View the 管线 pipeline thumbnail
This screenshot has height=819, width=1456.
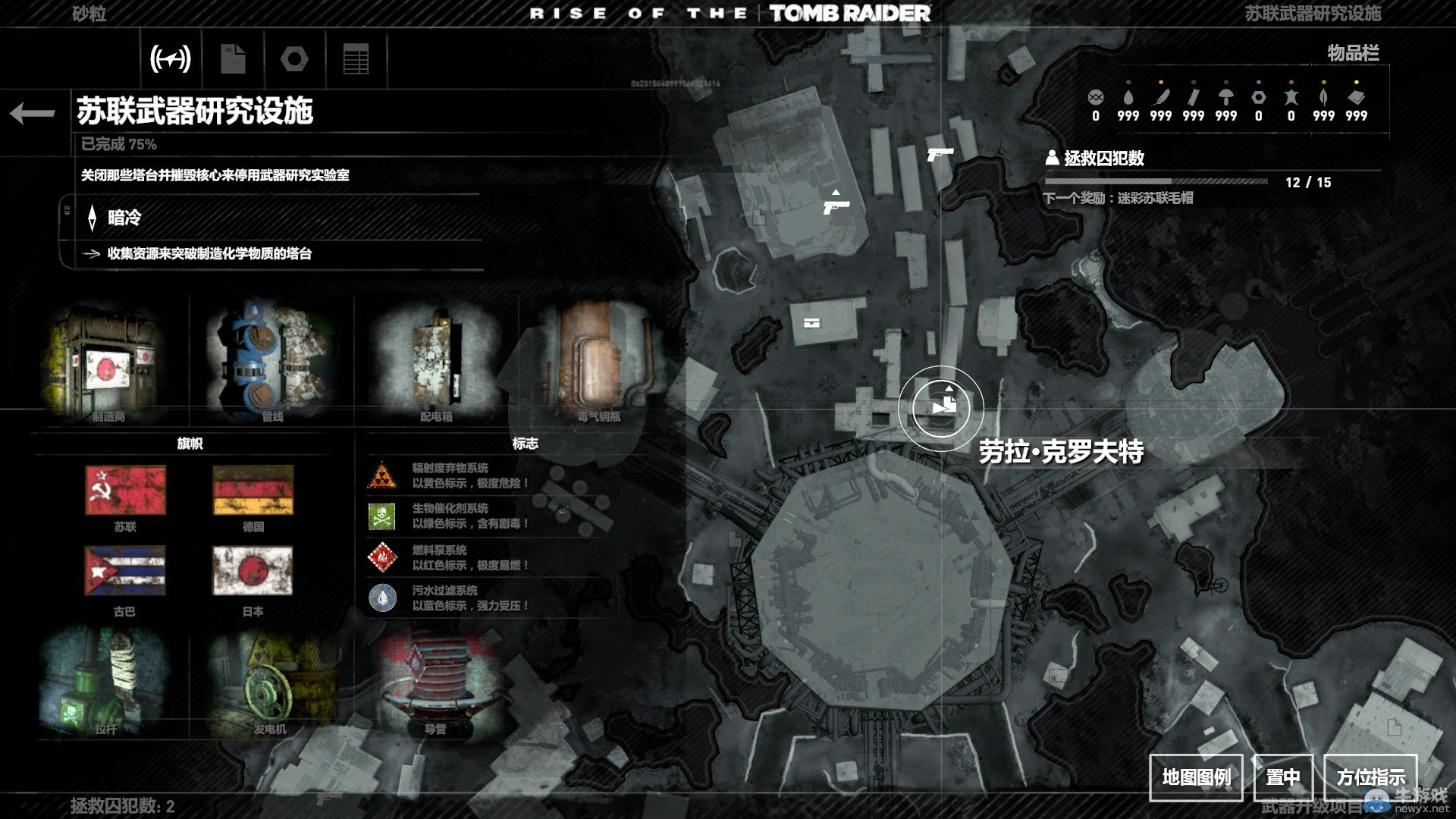point(271,362)
